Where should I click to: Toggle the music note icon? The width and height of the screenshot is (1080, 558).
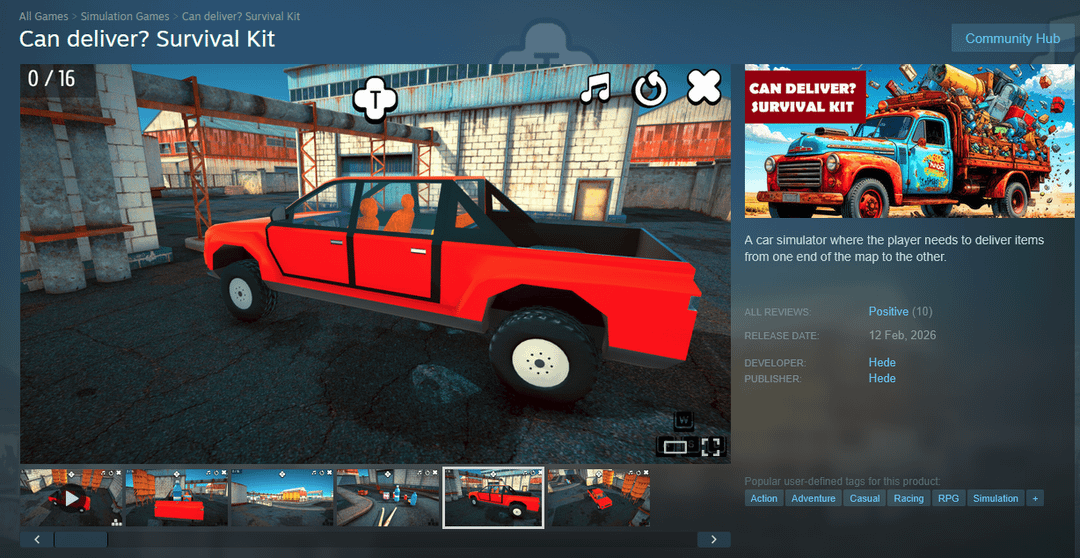pos(596,89)
